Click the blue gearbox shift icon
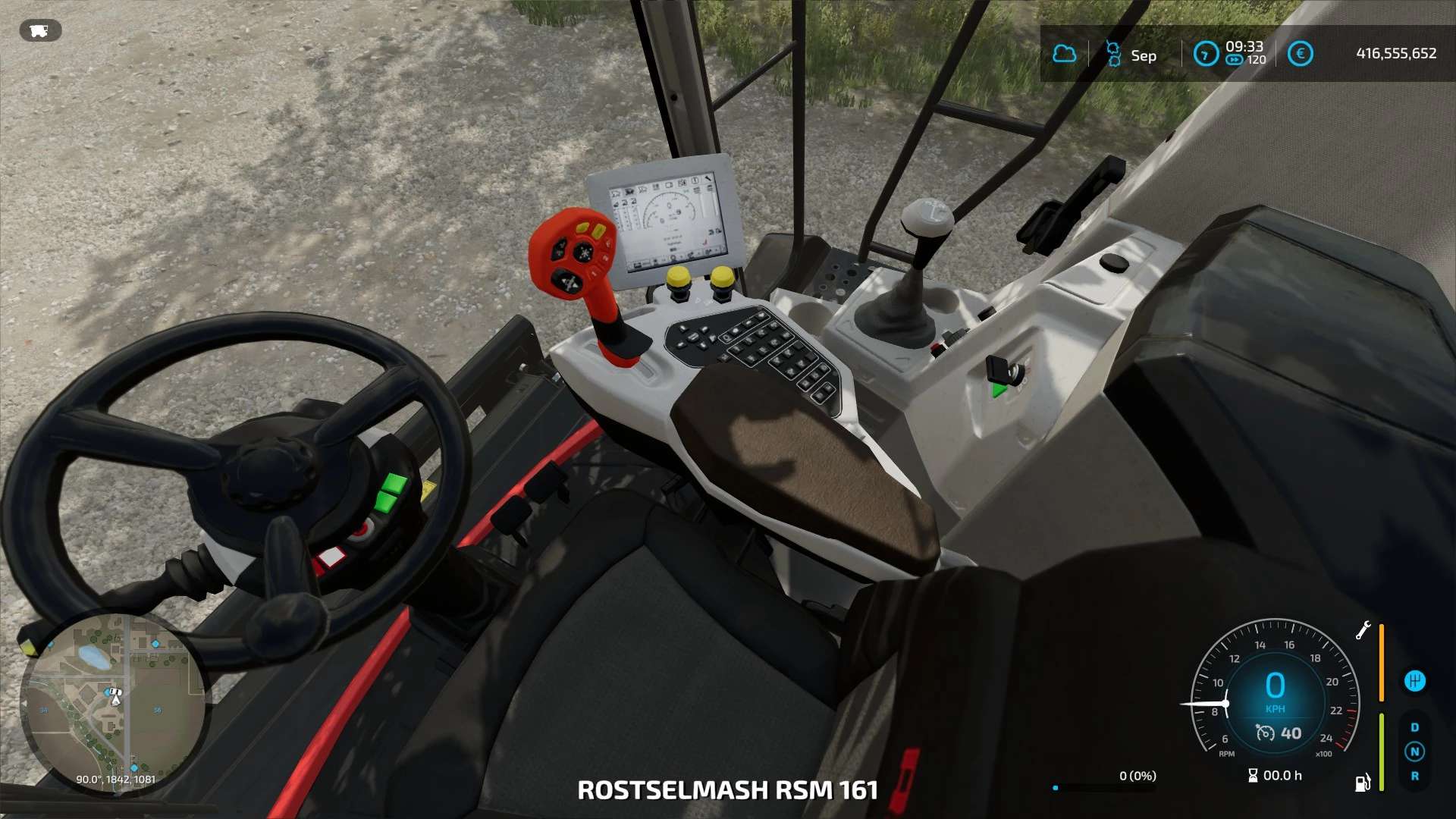The image size is (1456, 819). [1414, 681]
